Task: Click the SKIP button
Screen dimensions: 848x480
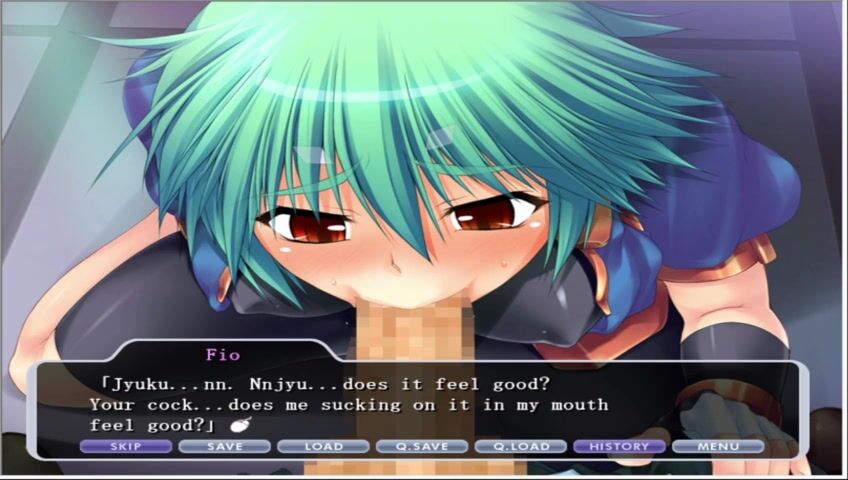Action: (125, 446)
